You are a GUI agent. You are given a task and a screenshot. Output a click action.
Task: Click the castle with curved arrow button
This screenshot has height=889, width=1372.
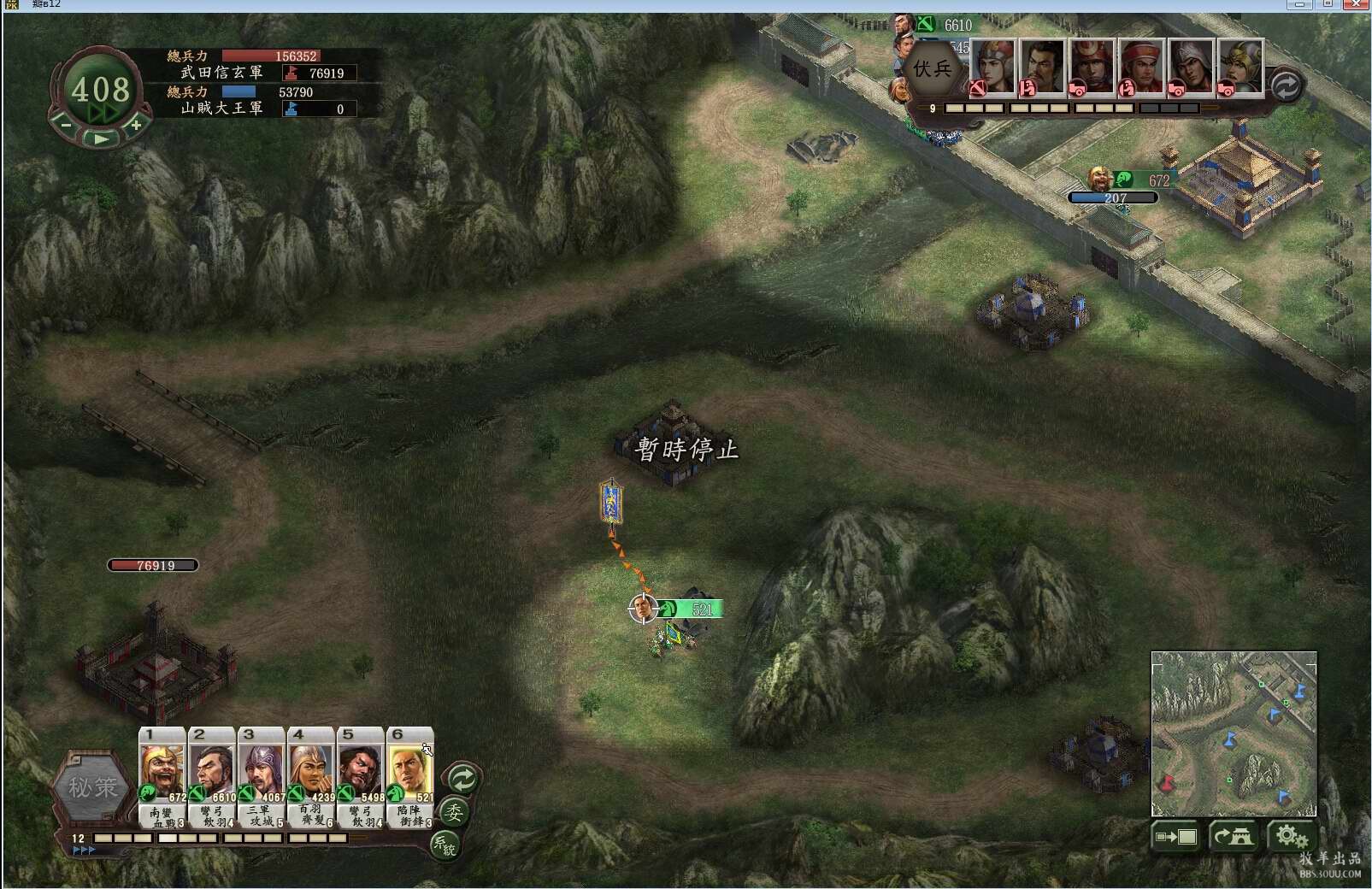click(x=1234, y=837)
